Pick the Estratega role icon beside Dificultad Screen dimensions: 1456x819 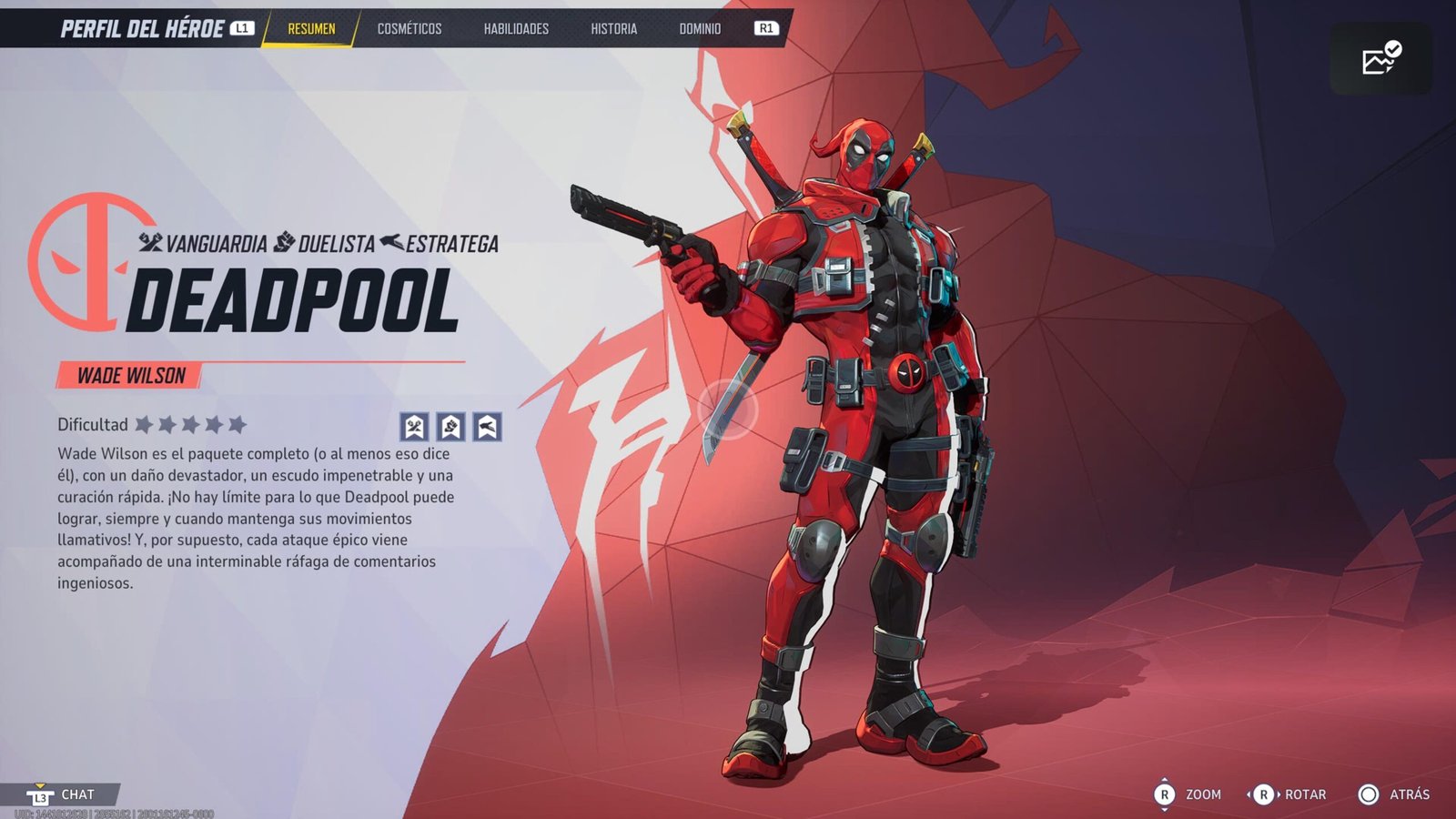click(x=487, y=426)
